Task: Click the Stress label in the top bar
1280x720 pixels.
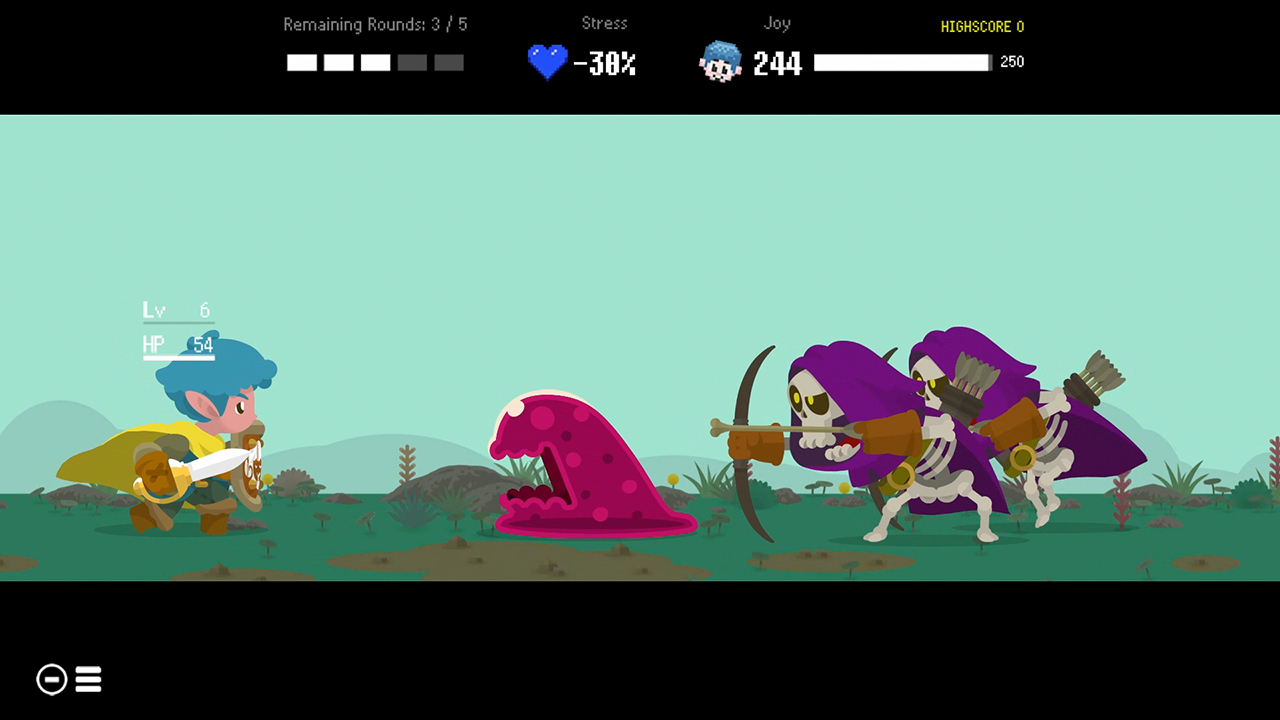Action: 604,23
